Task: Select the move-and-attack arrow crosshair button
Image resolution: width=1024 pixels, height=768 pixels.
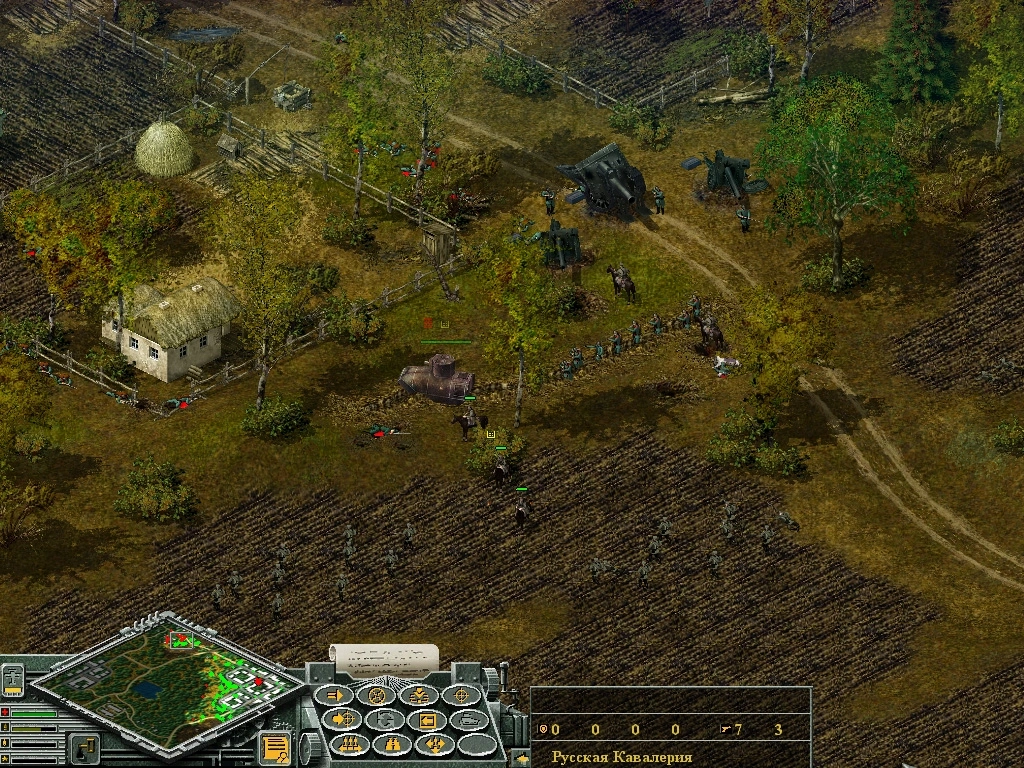Action: pyautogui.click(x=343, y=719)
